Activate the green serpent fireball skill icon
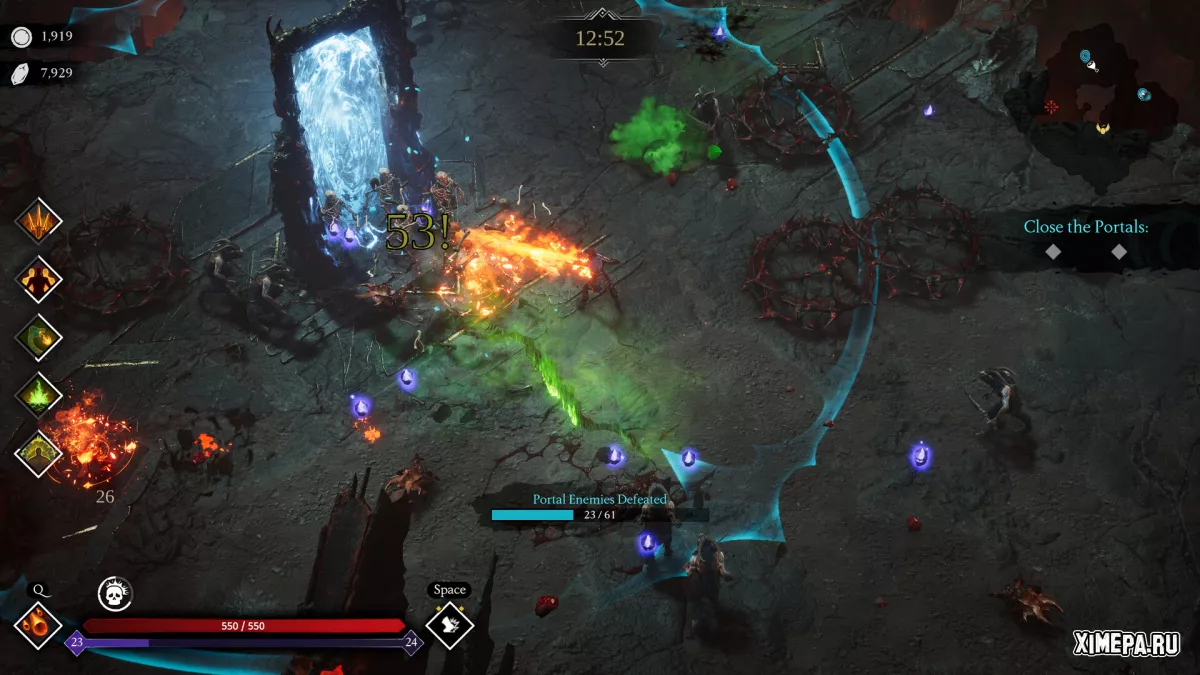 (39, 337)
